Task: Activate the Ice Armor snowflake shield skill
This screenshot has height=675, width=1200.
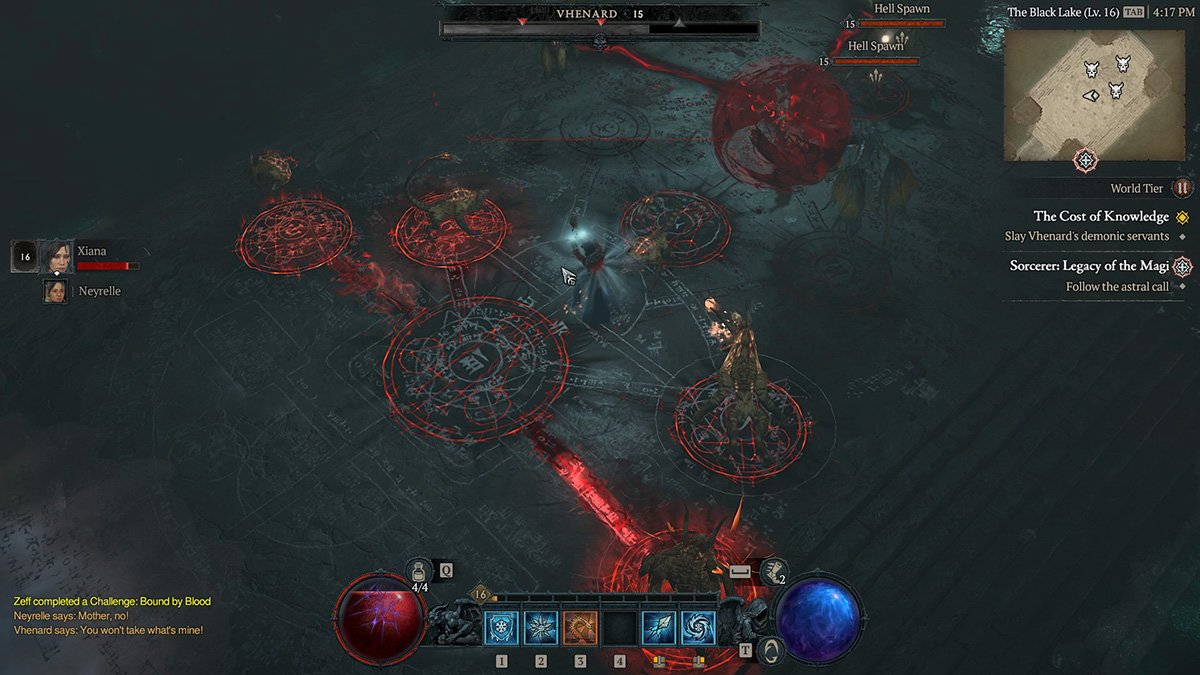Action: (x=502, y=628)
